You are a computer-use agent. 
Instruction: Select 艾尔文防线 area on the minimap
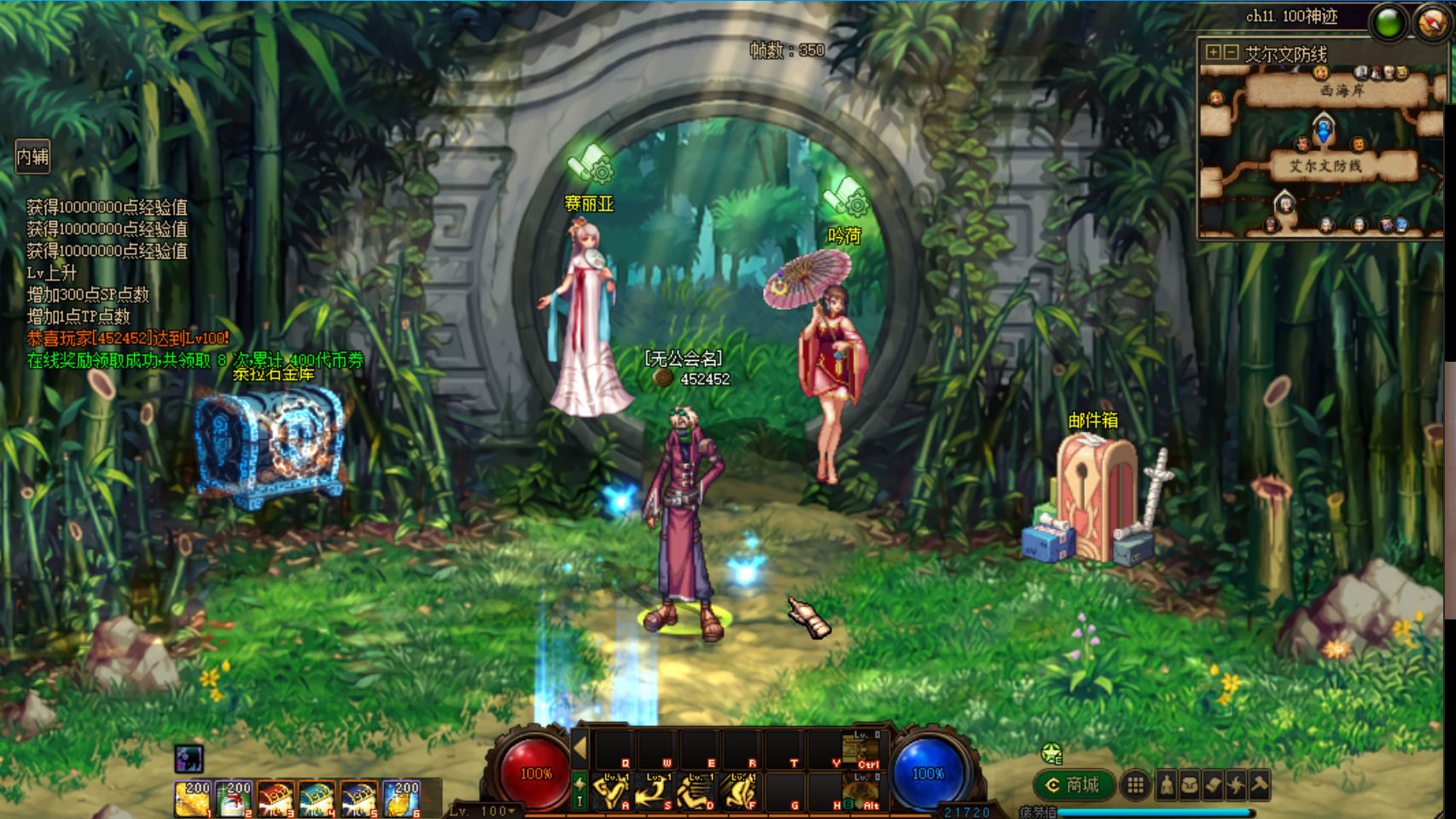[x=1325, y=166]
